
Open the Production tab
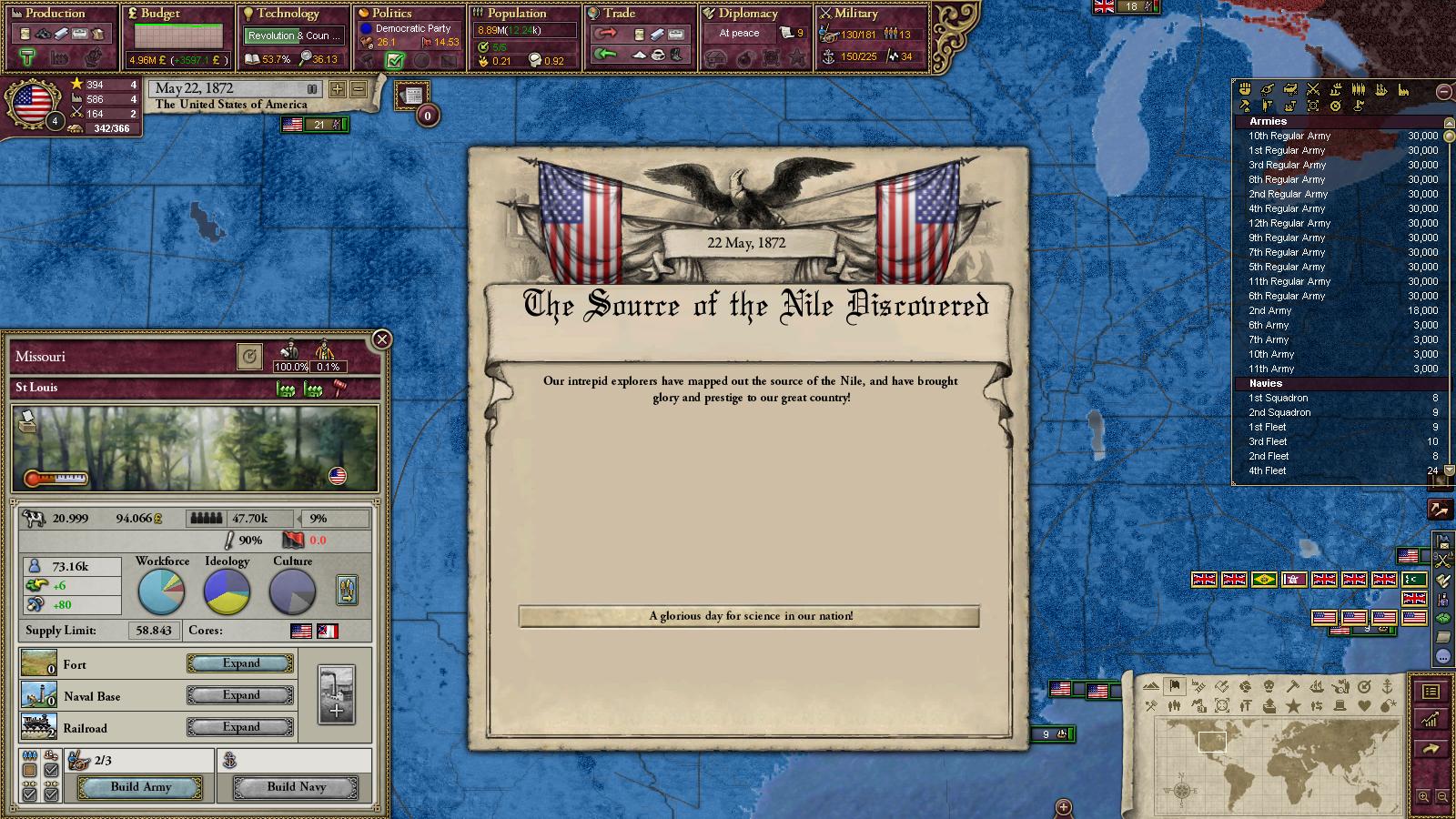click(56, 14)
